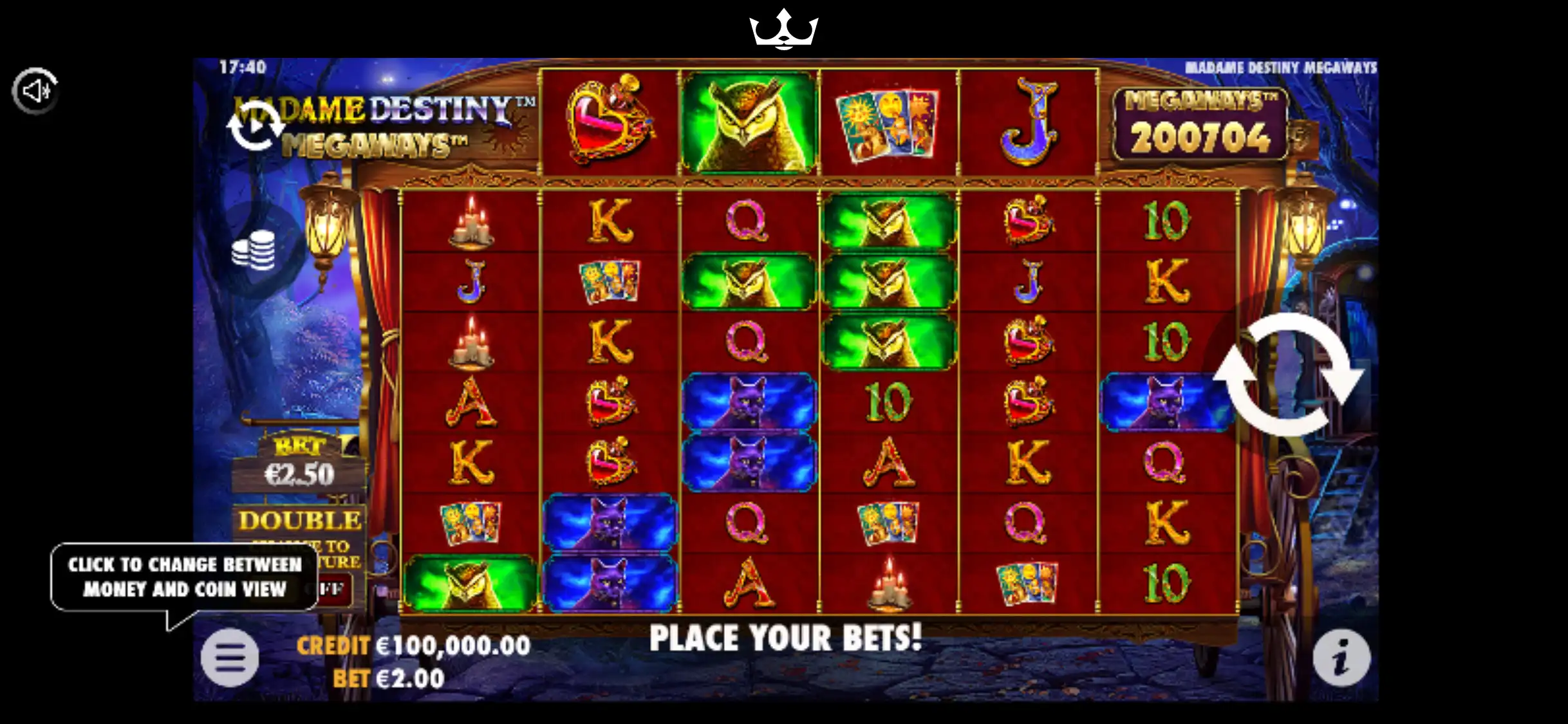Toggle the sound speaker icon
This screenshot has width=1568, height=724.
point(36,91)
